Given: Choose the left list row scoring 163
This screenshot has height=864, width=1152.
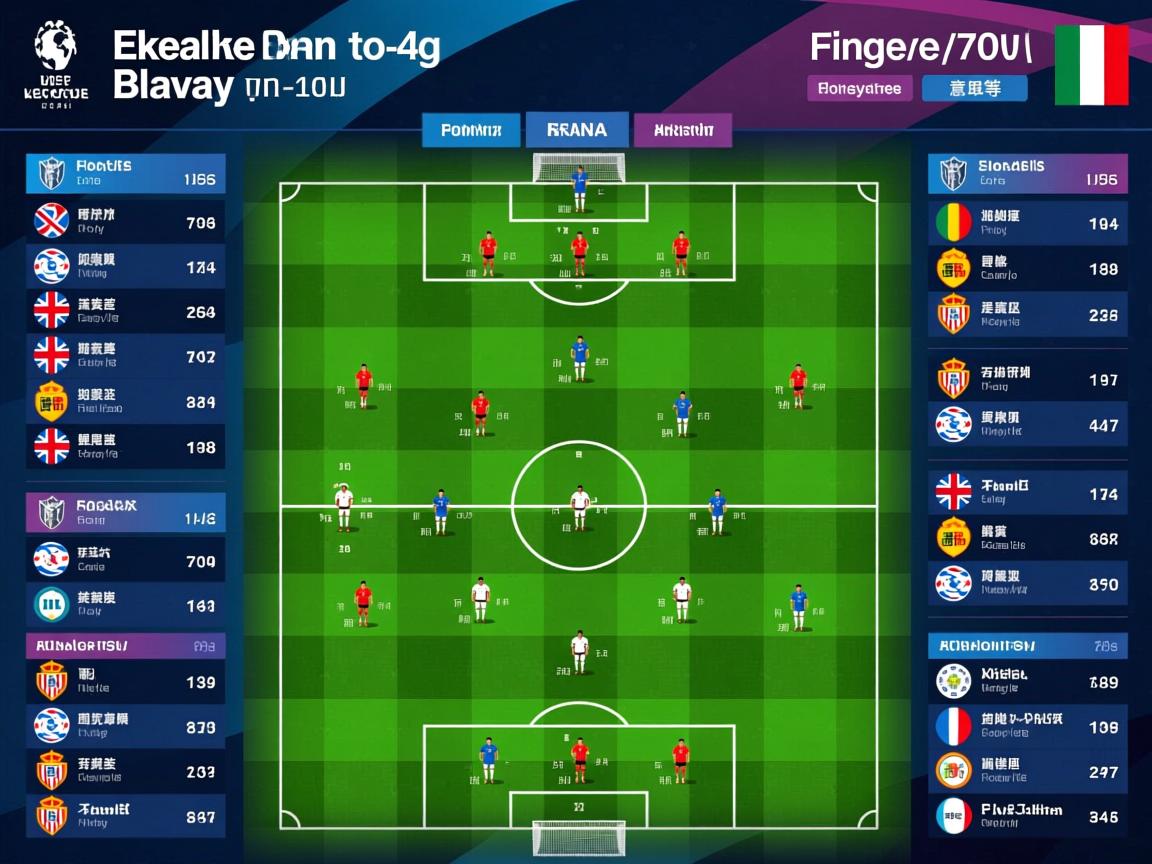Looking at the screenshot, I should [125, 604].
